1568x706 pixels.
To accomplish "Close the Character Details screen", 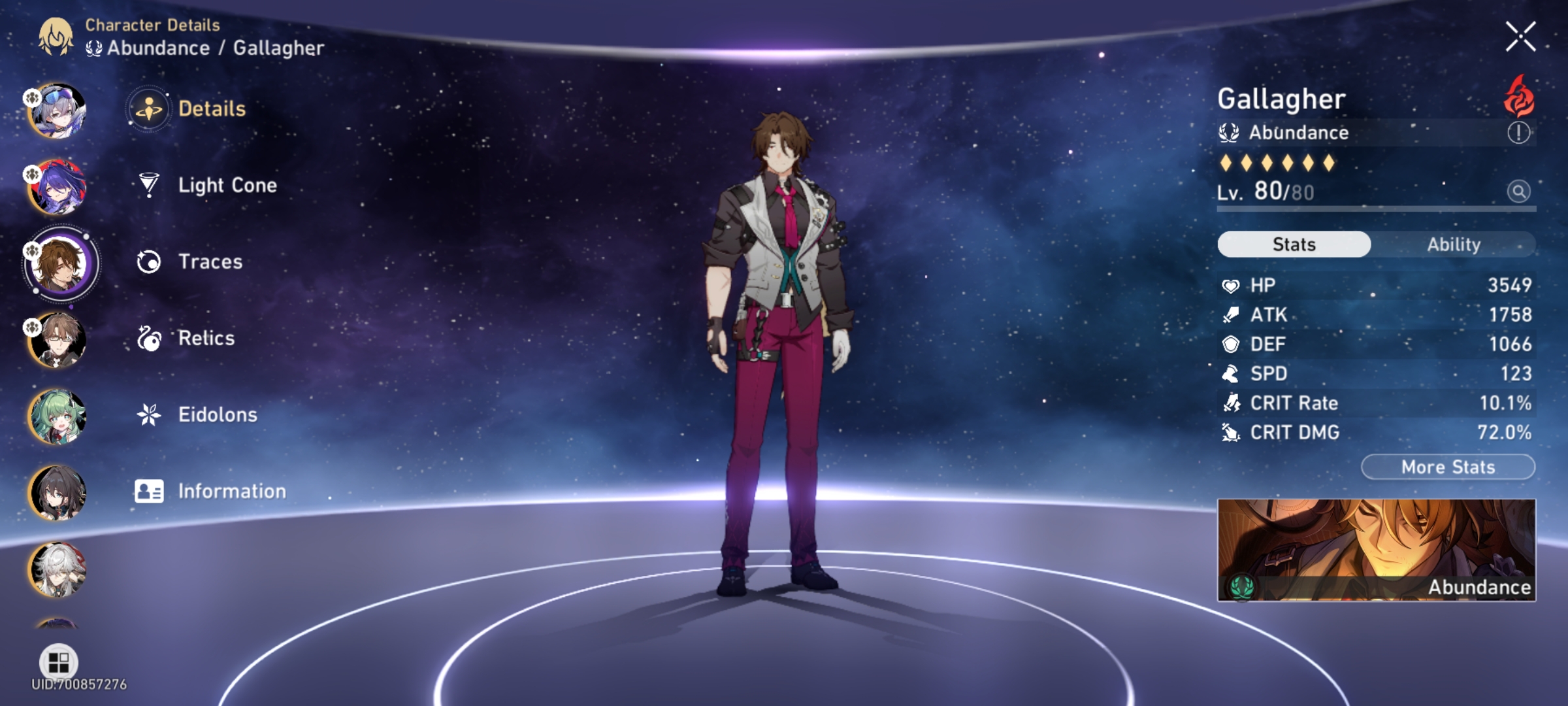I will (1522, 35).
